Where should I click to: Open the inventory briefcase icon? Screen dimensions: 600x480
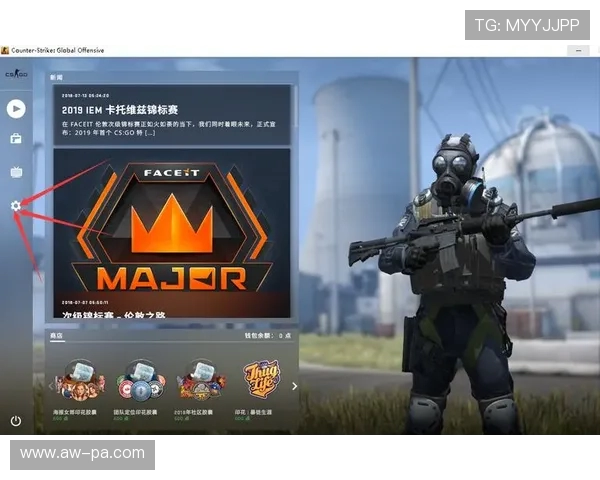pos(16,139)
